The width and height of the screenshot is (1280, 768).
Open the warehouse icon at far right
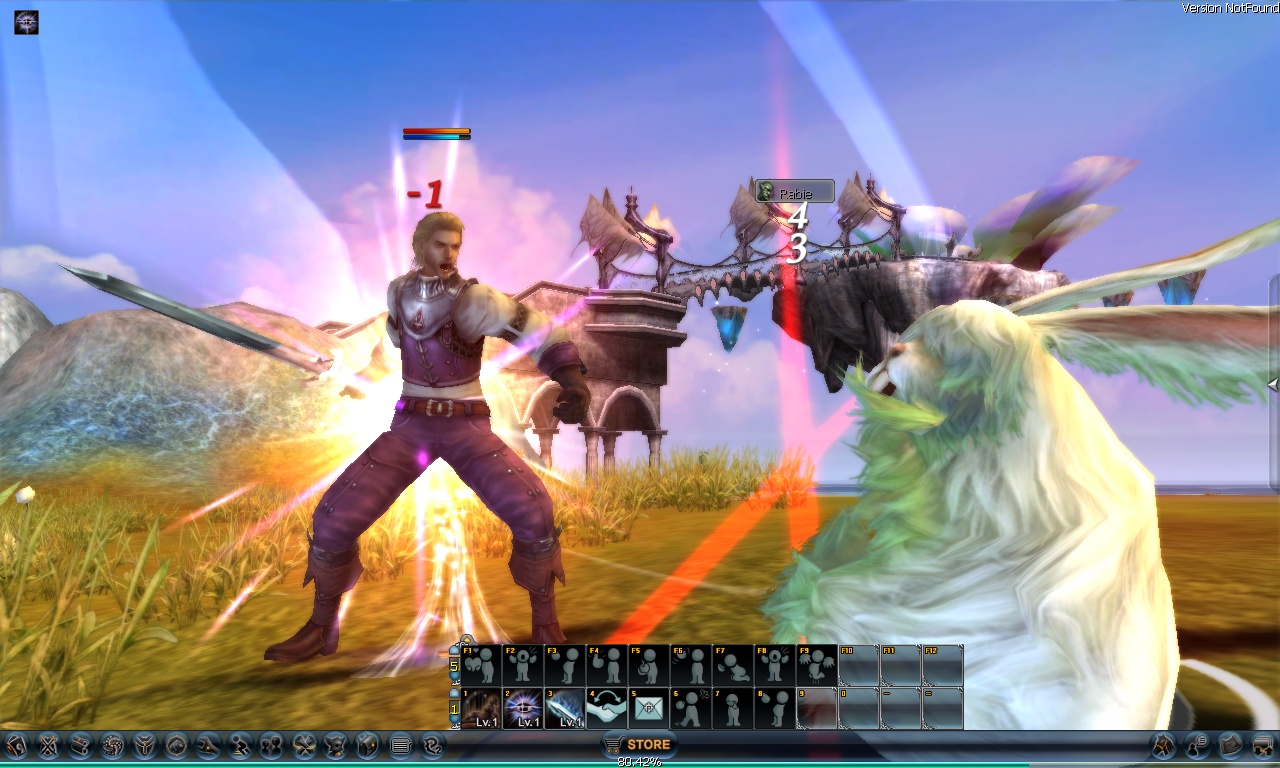[1263, 745]
